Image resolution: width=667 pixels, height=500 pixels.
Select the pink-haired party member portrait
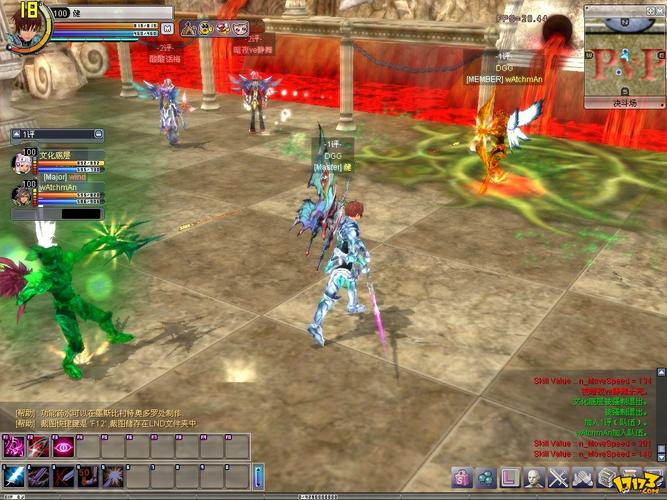23,162
